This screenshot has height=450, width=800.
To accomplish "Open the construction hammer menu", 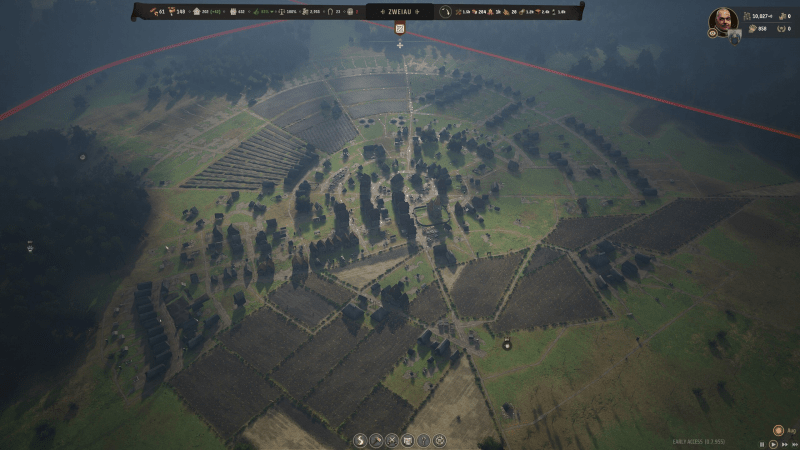I will pyautogui.click(x=375, y=440).
